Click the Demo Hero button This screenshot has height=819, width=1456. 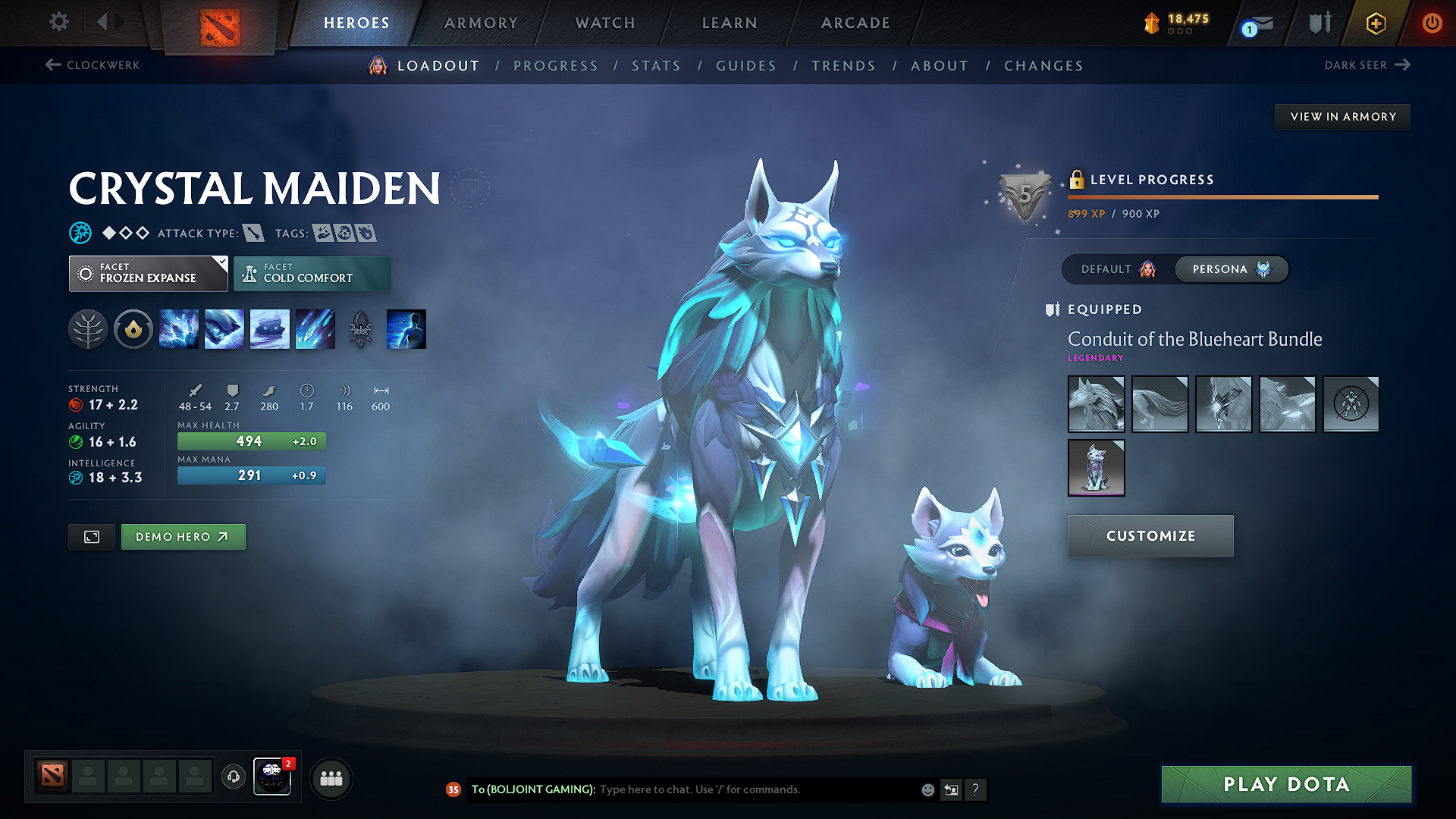[x=183, y=536]
